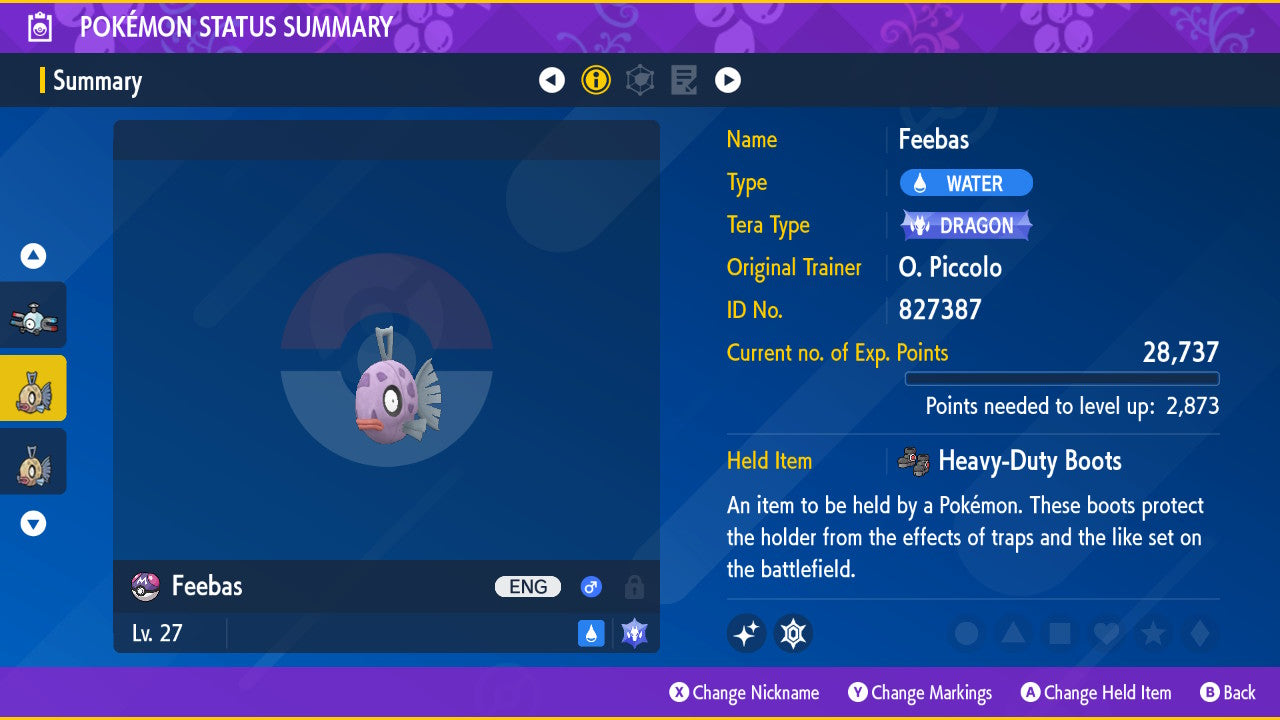The width and height of the screenshot is (1280, 720).
Task: Click the Dragon Tera Type badge
Action: coord(966,226)
